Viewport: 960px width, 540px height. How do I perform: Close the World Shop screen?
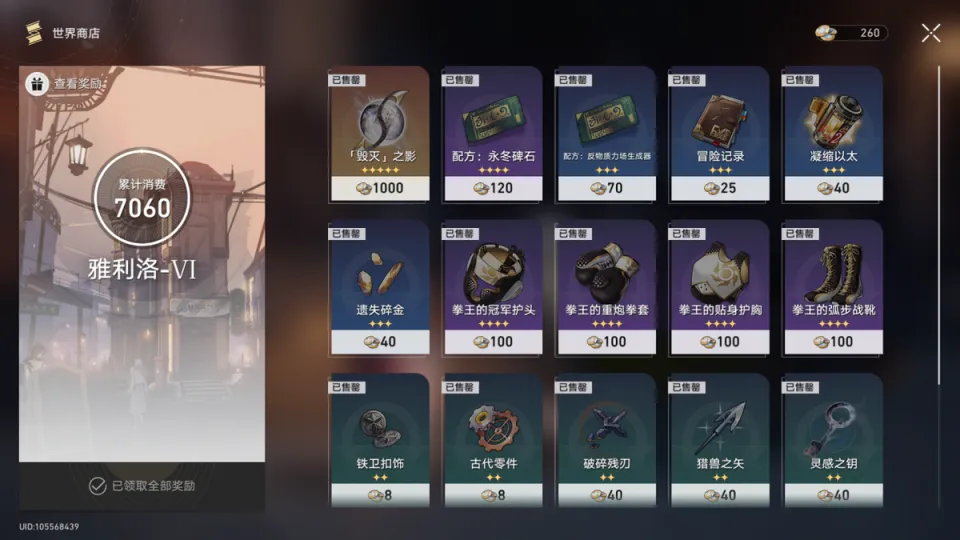coord(930,33)
